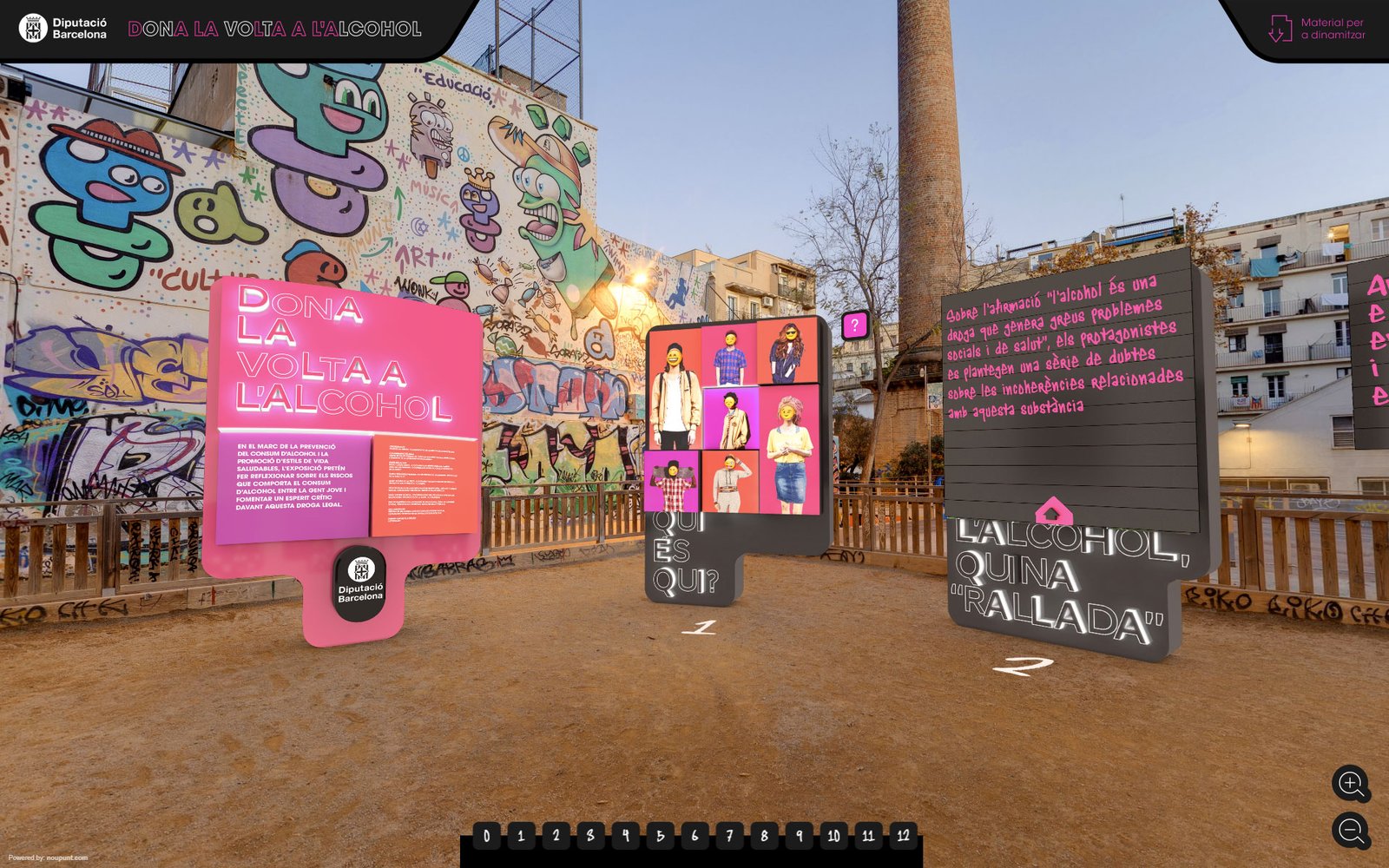Open scene number 12
Screen dimensions: 1389x868
click(903, 836)
